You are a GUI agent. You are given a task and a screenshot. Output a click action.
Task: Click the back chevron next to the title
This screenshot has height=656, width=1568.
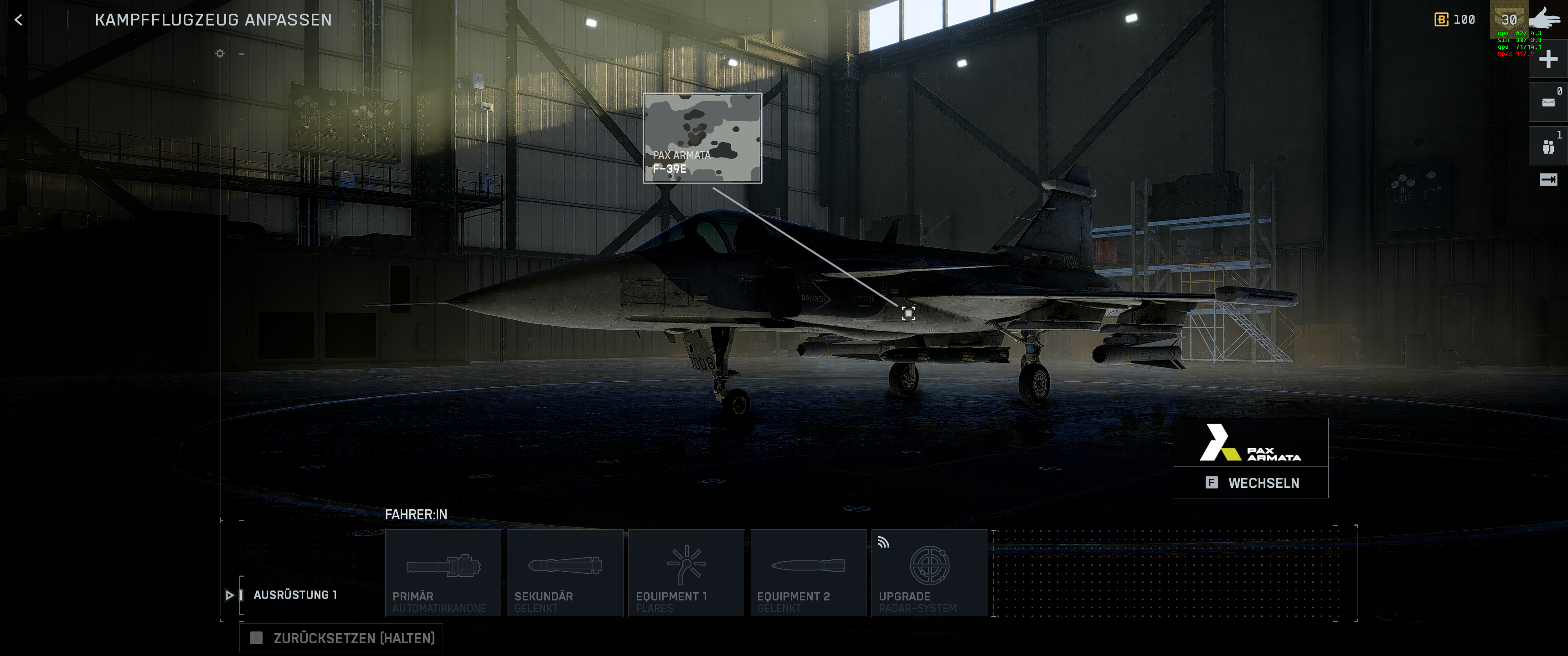click(x=19, y=20)
